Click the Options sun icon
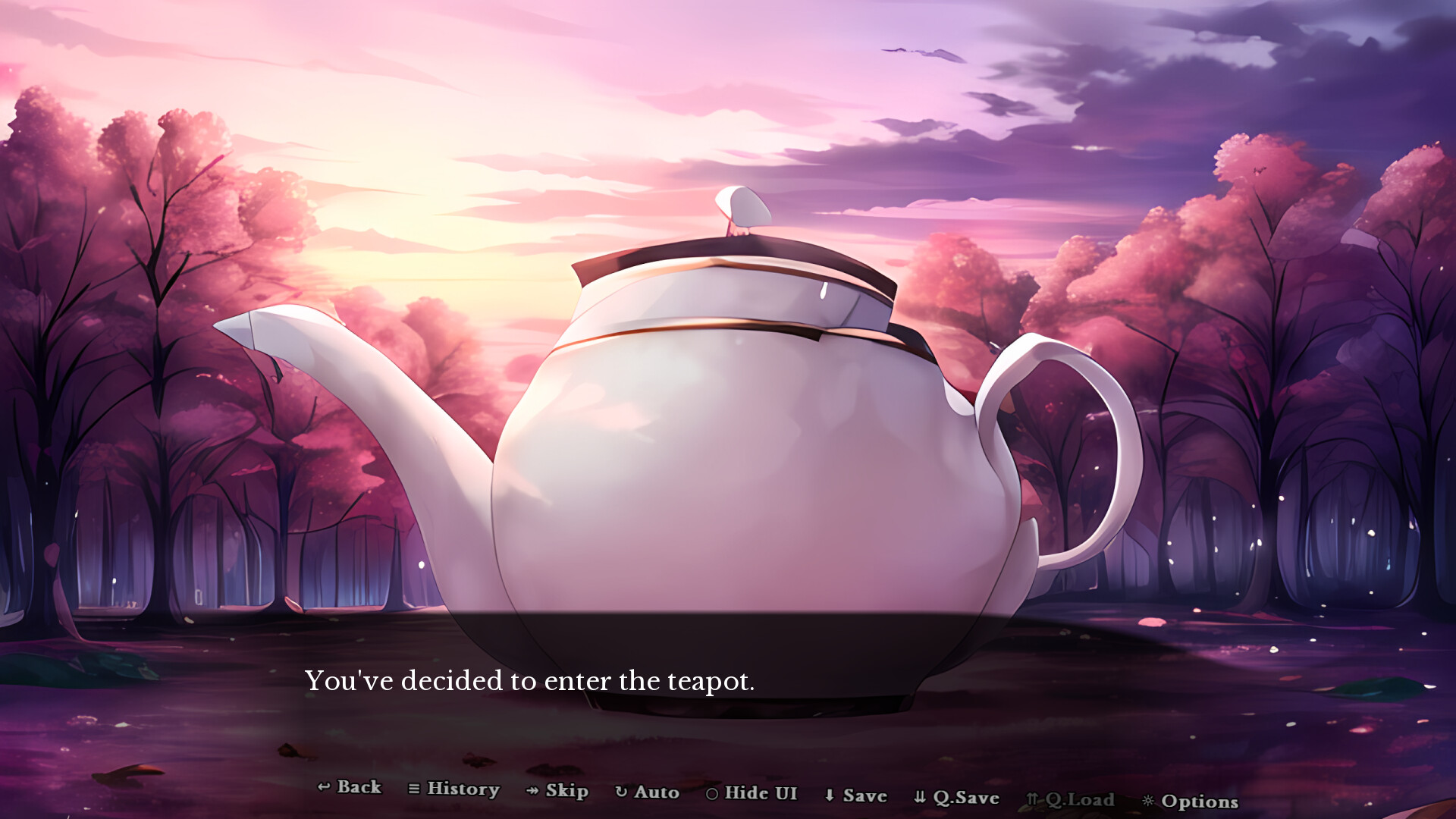Viewport: 1456px width, 819px height. (x=1147, y=802)
